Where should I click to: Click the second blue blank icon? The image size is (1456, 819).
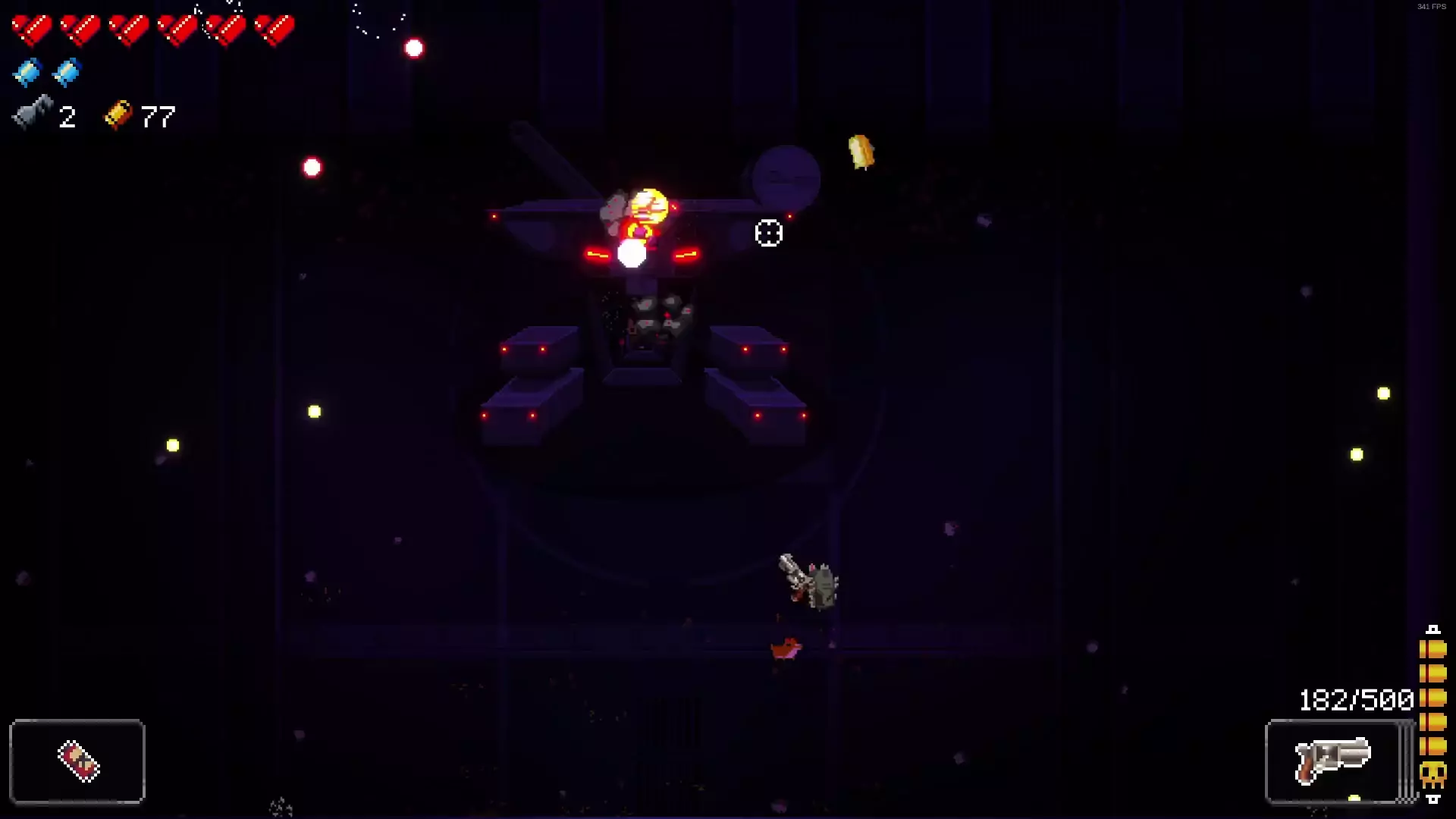pyautogui.click(x=67, y=74)
